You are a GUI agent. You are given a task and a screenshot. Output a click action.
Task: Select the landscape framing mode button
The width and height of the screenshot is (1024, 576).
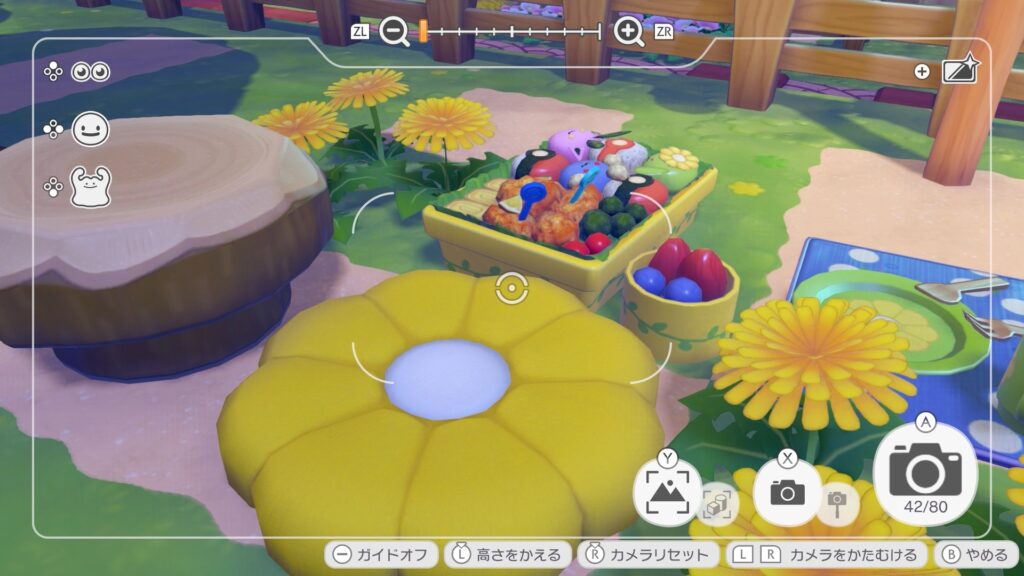coord(667,491)
